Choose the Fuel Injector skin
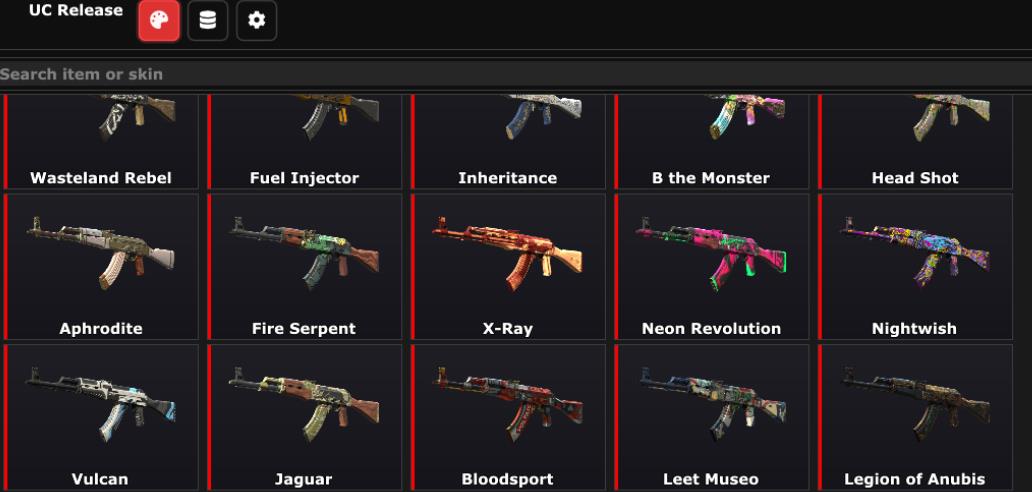This screenshot has width=1032, height=492. coord(304,142)
